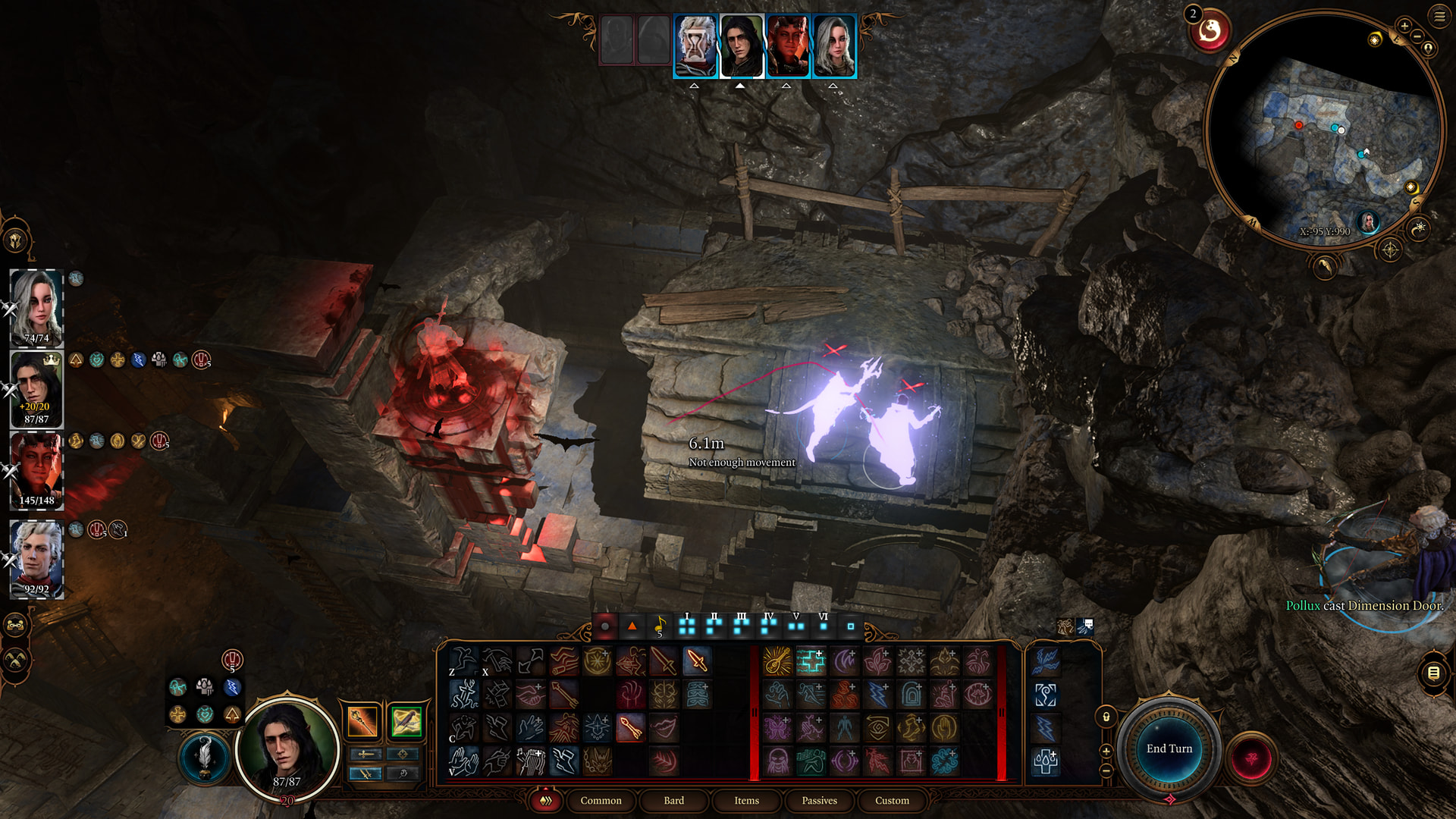Switch to the Common hotbar tab
1456x819 pixels.
pyautogui.click(x=601, y=801)
